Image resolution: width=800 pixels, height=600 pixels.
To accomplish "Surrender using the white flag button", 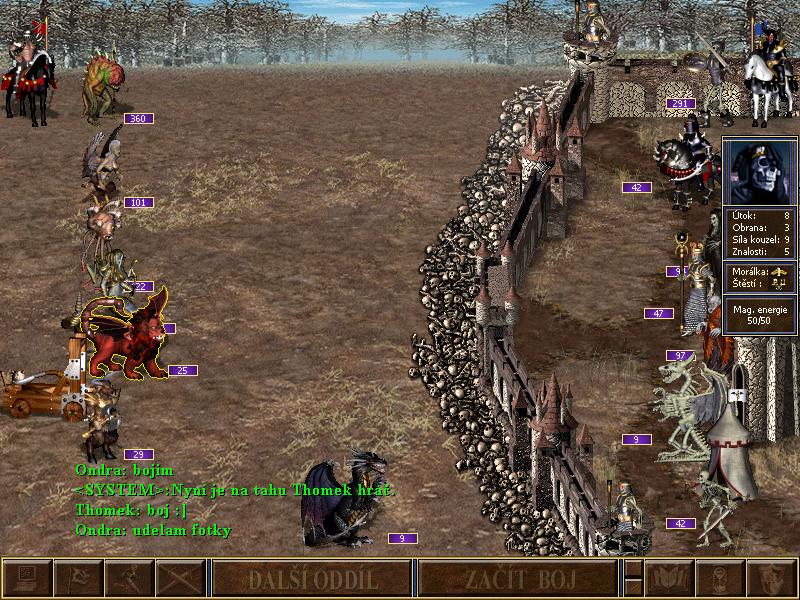I will pyautogui.click(x=78, y=579).
